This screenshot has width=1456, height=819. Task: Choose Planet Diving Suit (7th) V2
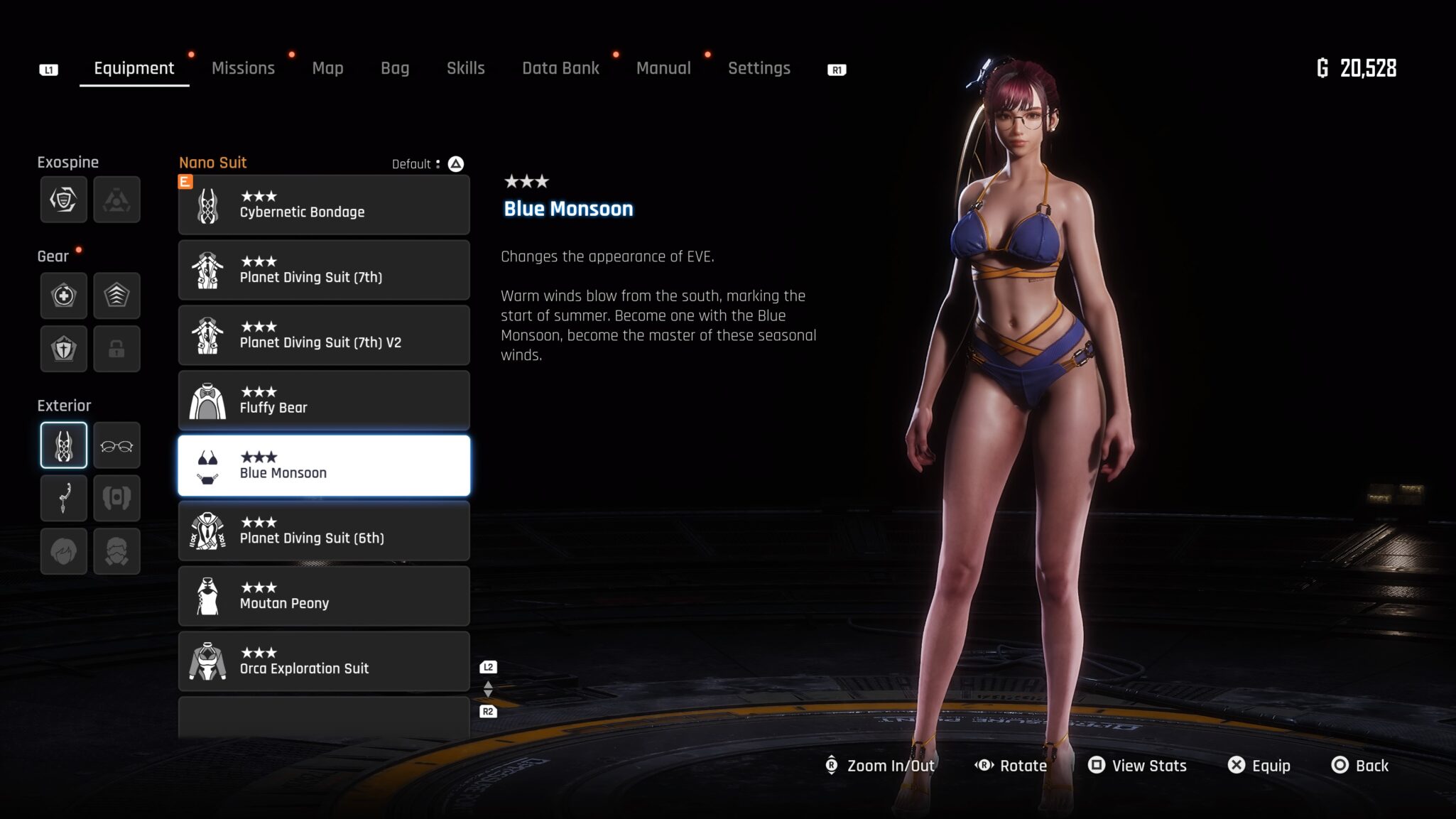[324, 335]
